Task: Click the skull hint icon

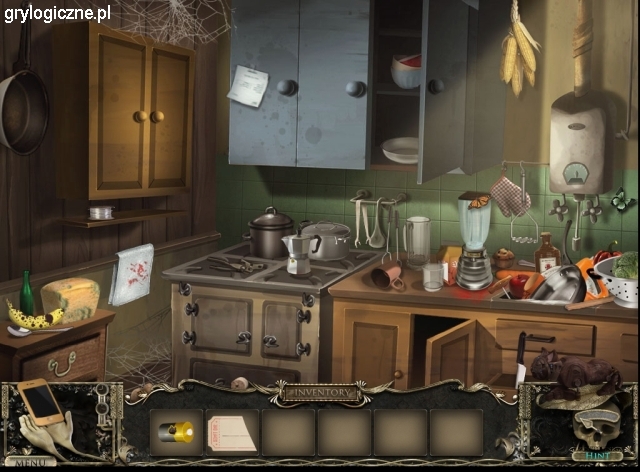Action: (x=592, y=427)
